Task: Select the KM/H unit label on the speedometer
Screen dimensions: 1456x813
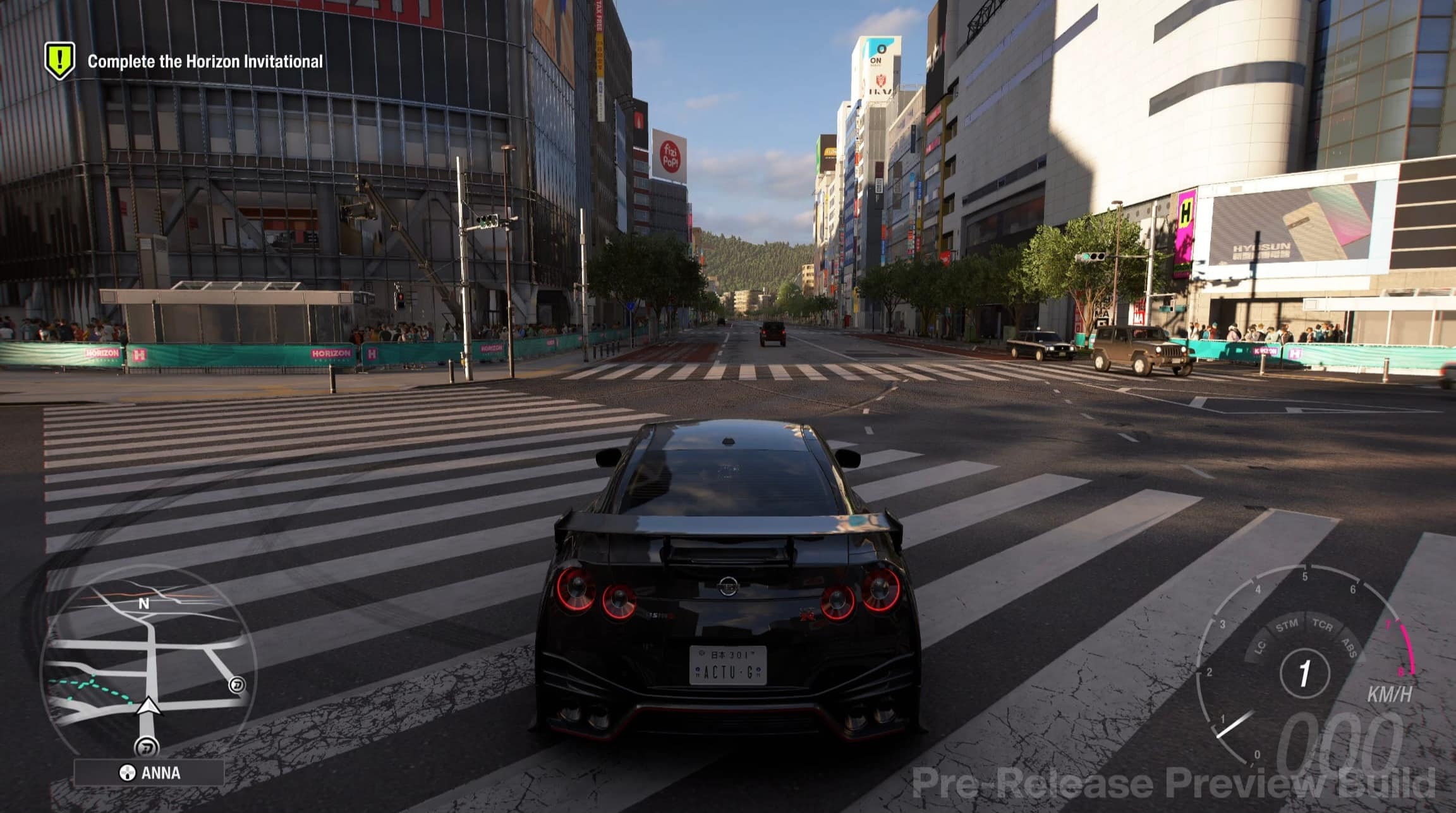Action: [1391, 694]
